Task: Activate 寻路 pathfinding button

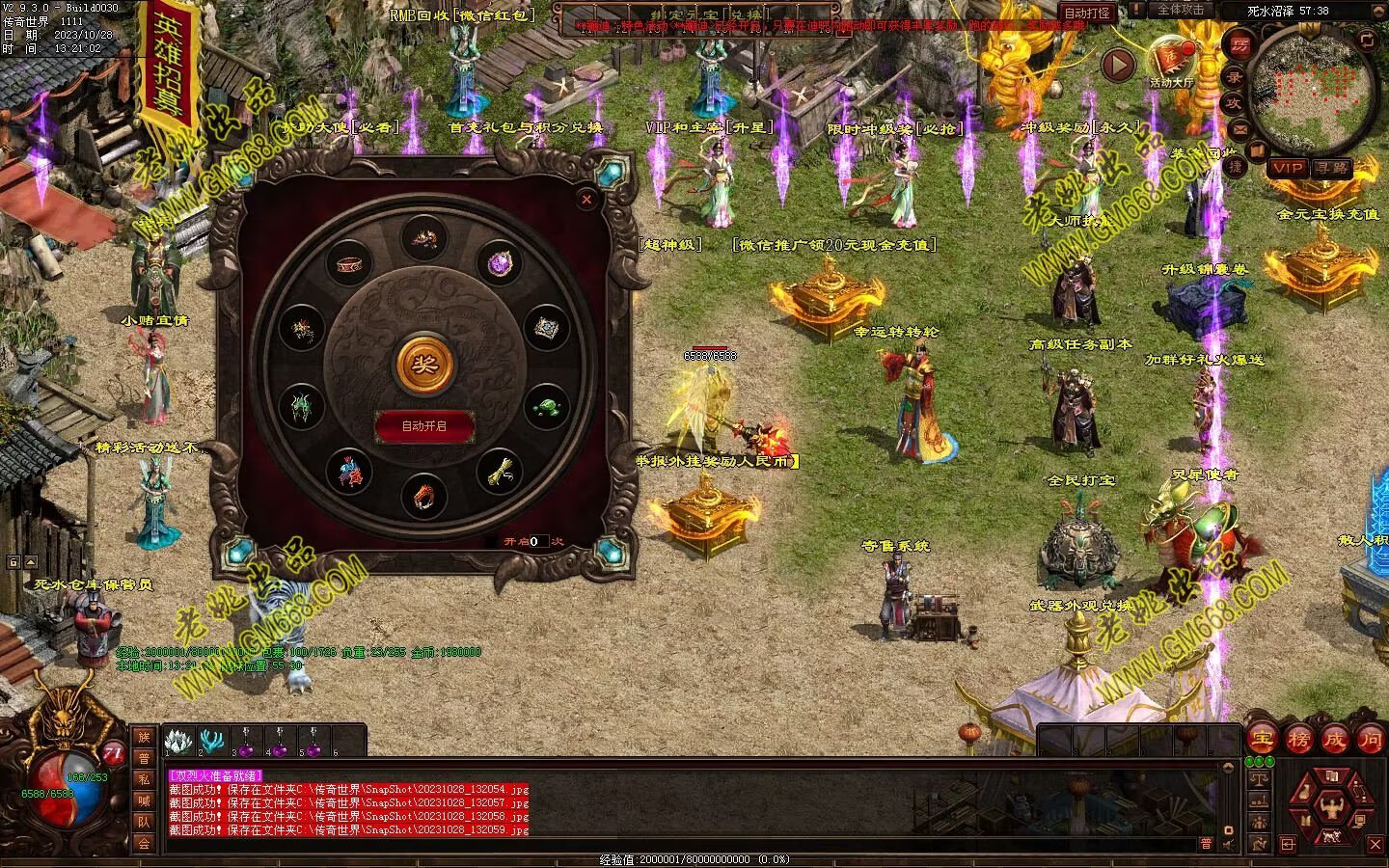Action: (1333, 168)
